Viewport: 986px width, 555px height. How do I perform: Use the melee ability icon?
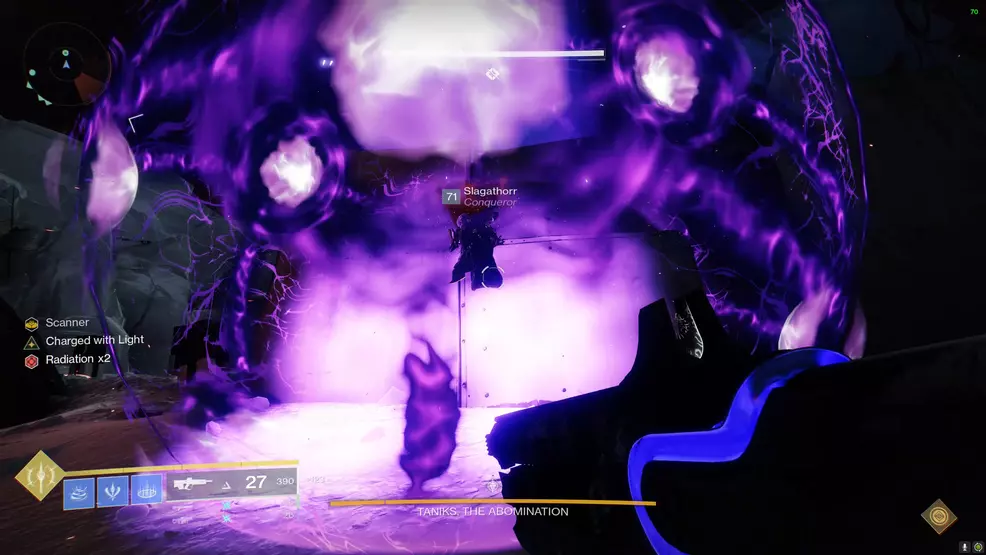(x=114, y=491)
